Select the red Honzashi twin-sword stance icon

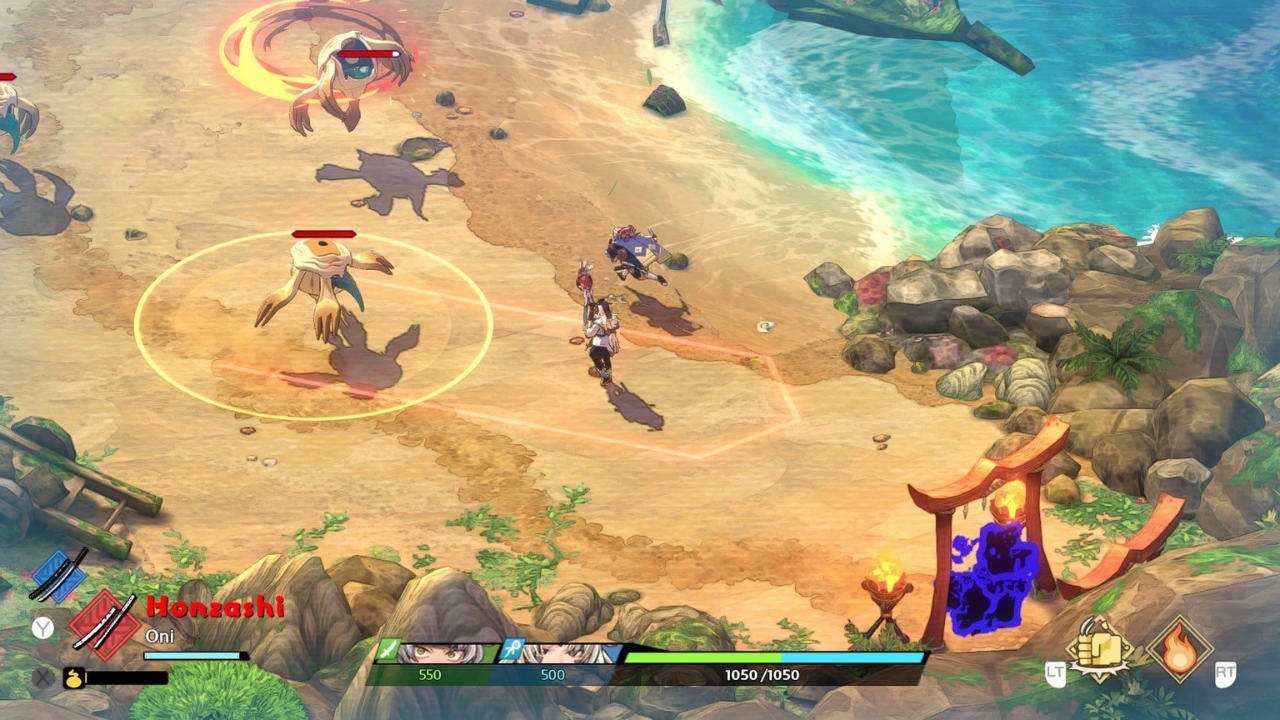coord(104,624)
